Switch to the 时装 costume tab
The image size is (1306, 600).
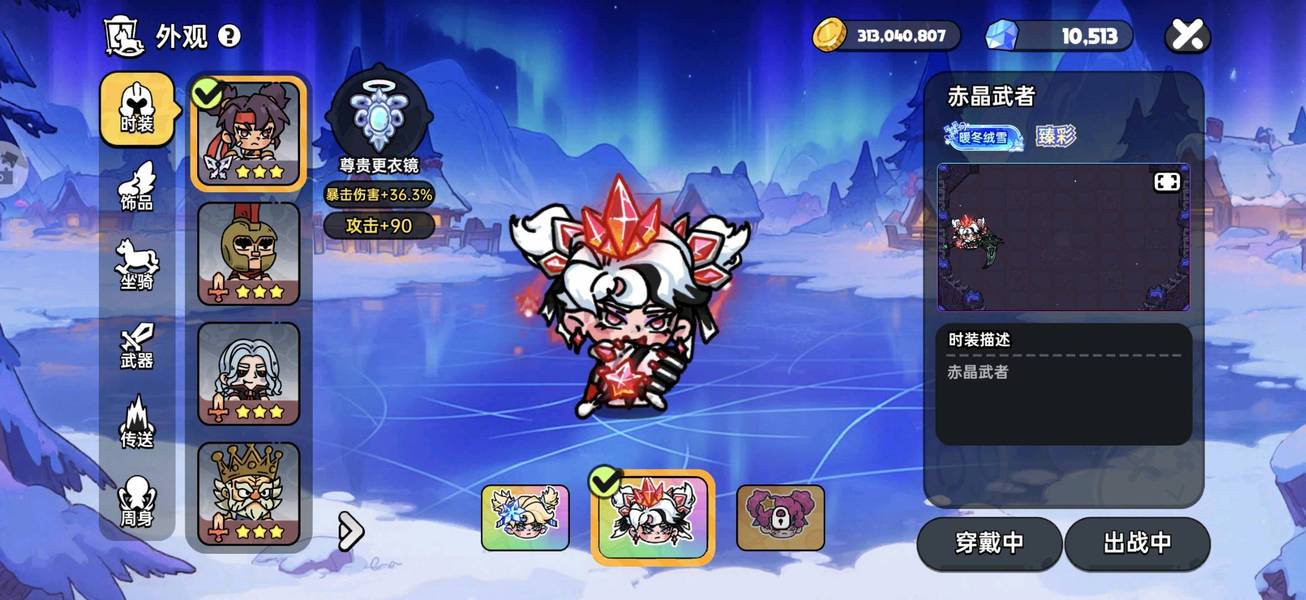[136, 108]
